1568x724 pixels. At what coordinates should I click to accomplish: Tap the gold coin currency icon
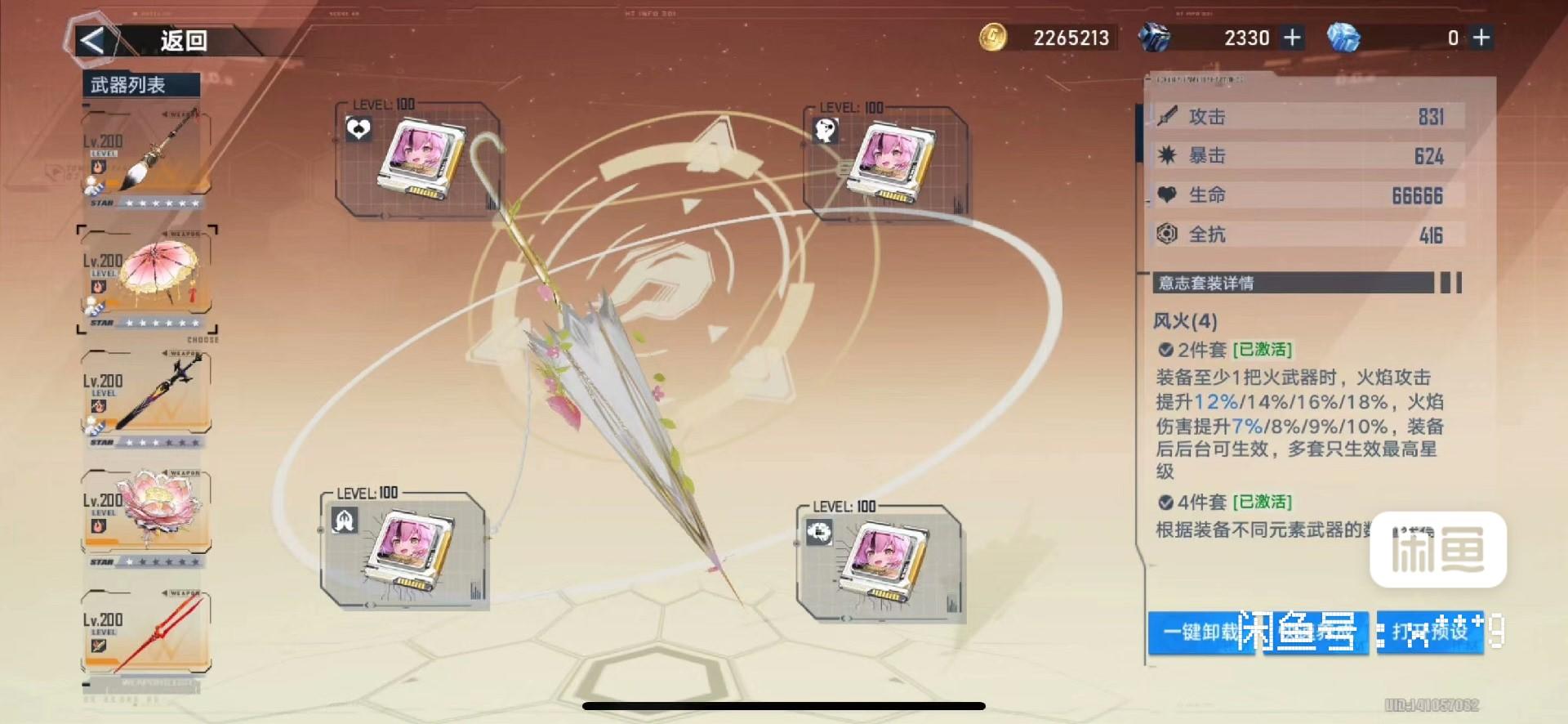click(995, 38)
